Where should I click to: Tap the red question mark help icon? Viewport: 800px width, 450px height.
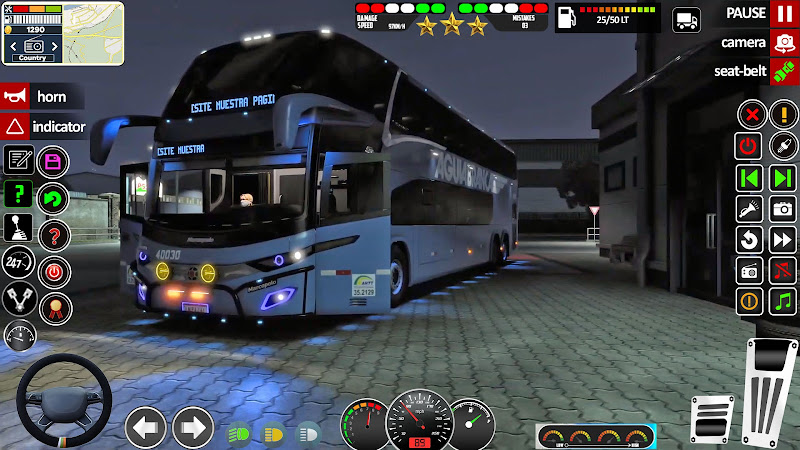52,235
